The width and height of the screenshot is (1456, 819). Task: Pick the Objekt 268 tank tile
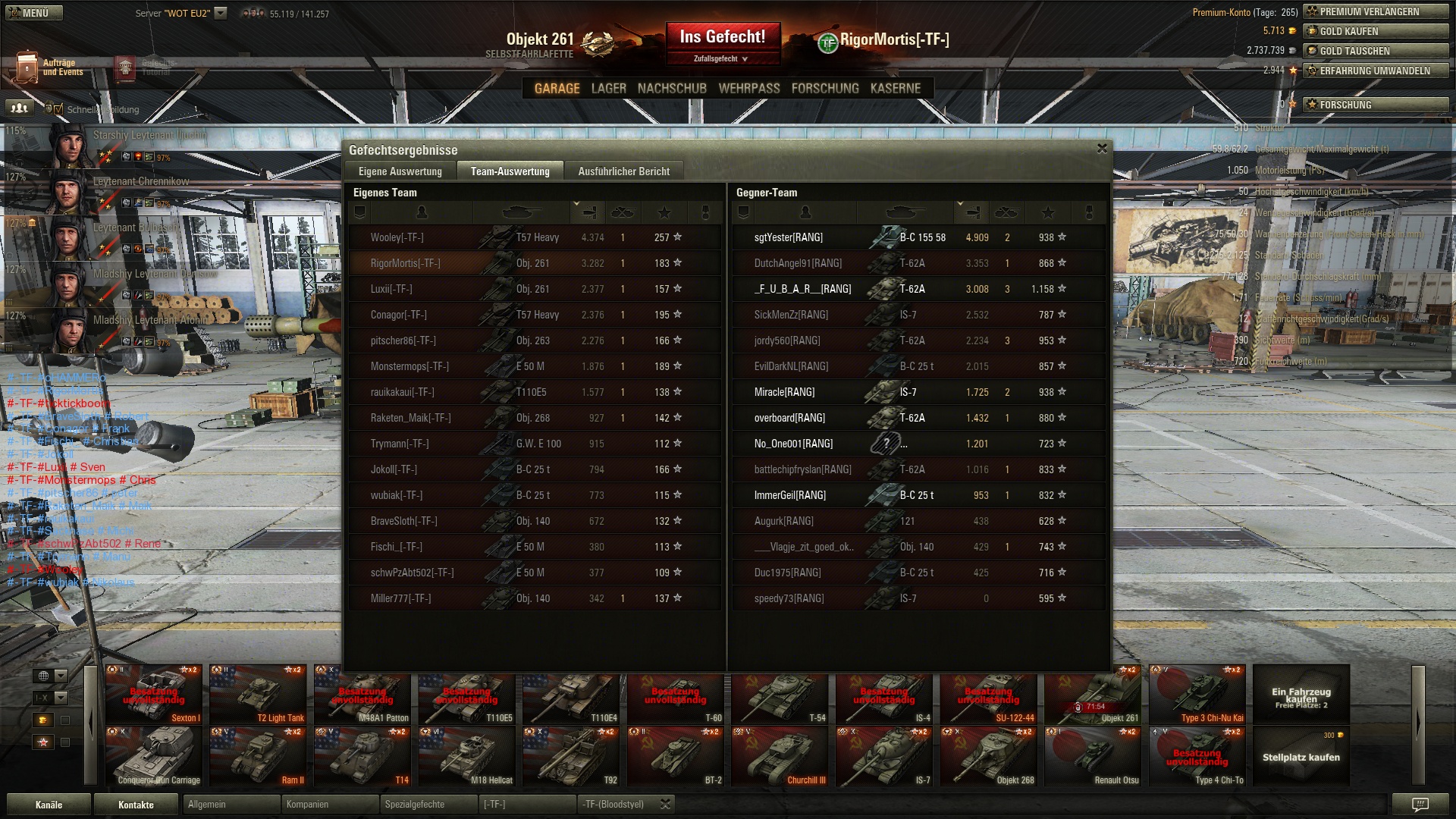click(988, 757)
